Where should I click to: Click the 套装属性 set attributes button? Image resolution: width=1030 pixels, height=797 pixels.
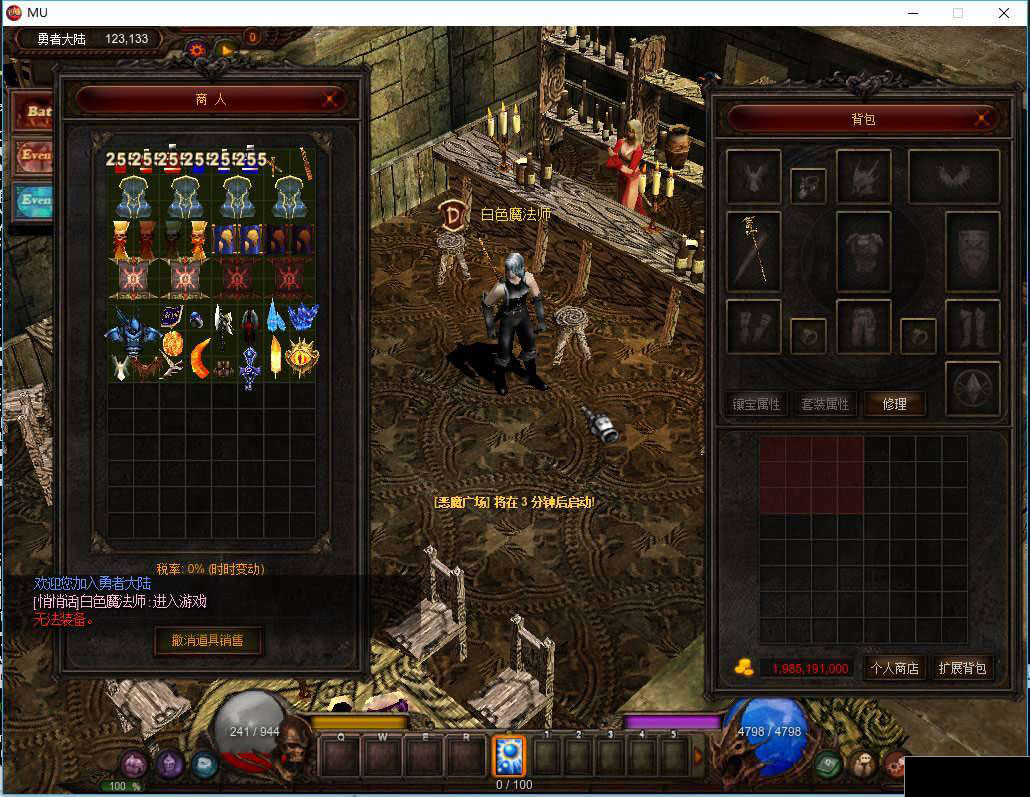click(x=825, y=404)
